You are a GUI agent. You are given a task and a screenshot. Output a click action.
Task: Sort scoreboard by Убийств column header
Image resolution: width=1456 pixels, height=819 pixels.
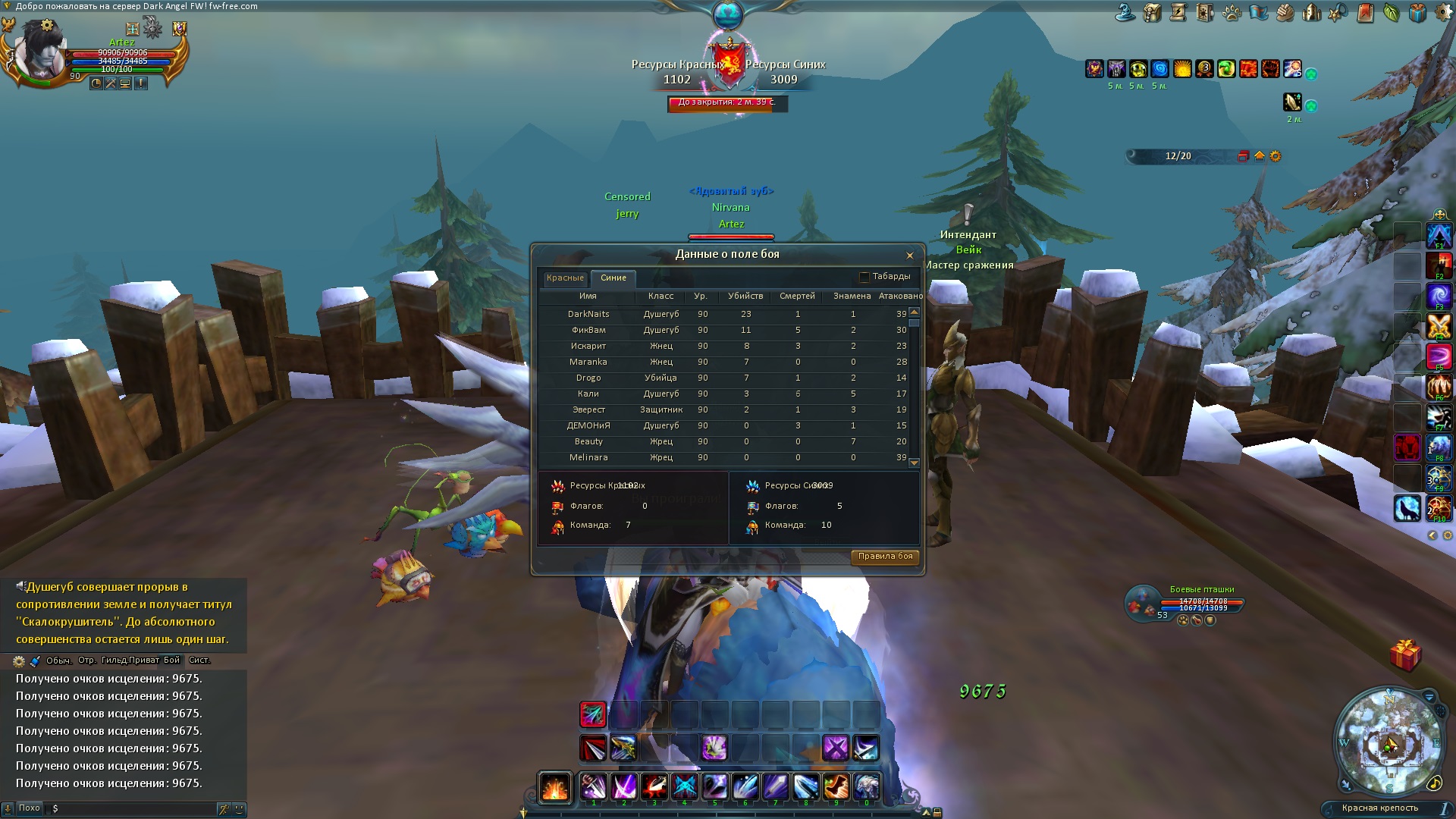[x=745, y=296]
